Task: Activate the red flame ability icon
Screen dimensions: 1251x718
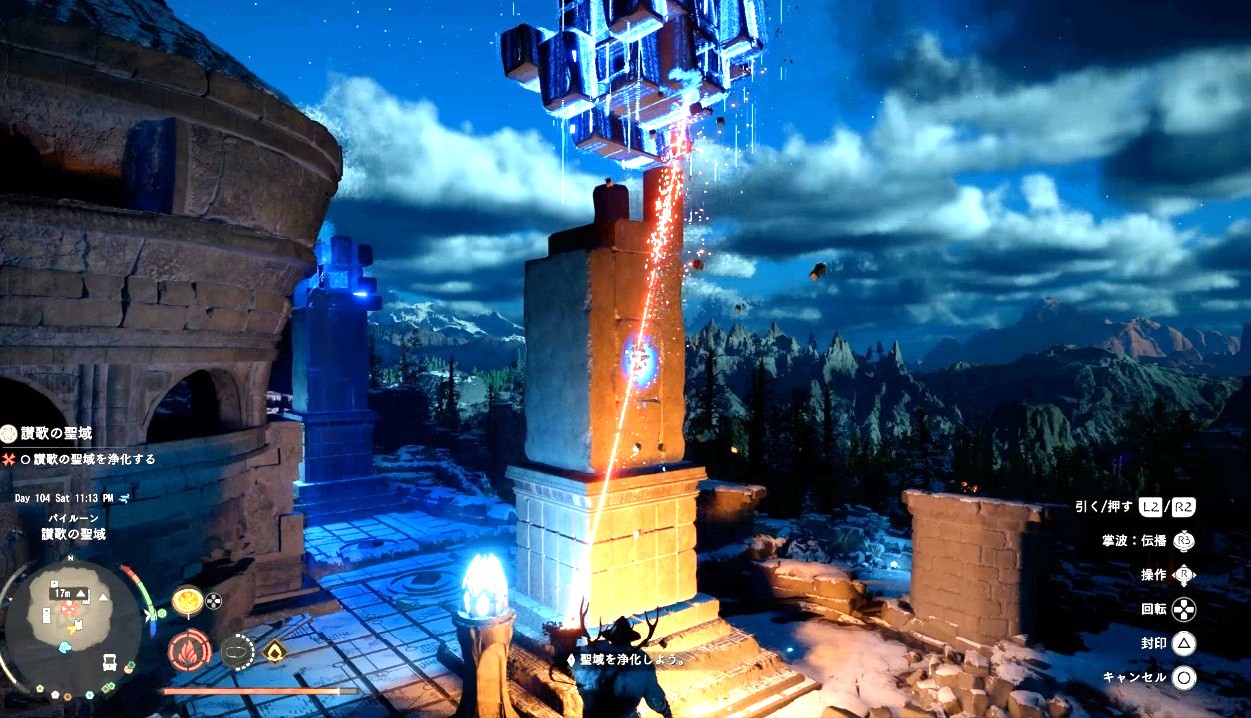Action: (x=189, y=649)
